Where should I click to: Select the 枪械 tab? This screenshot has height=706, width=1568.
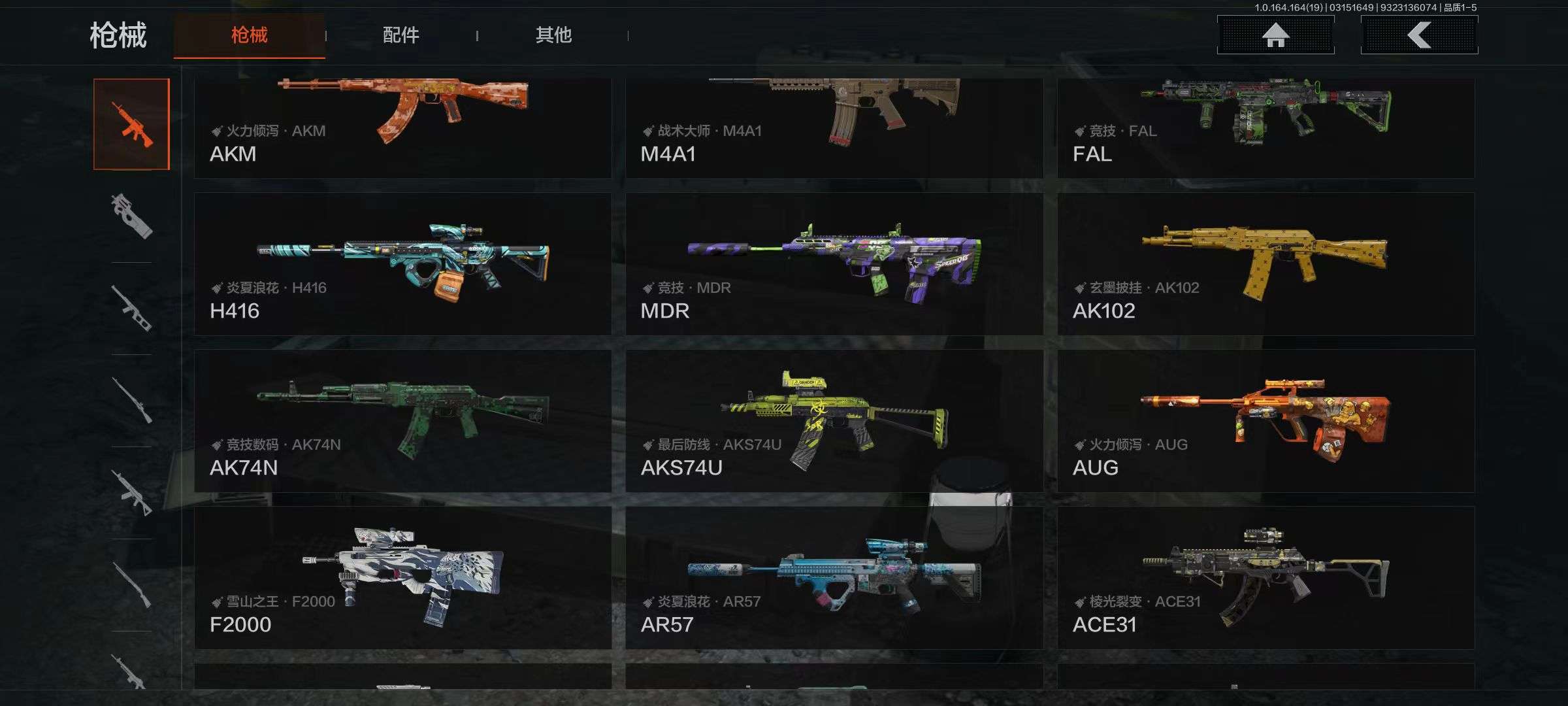click(249, 35)
